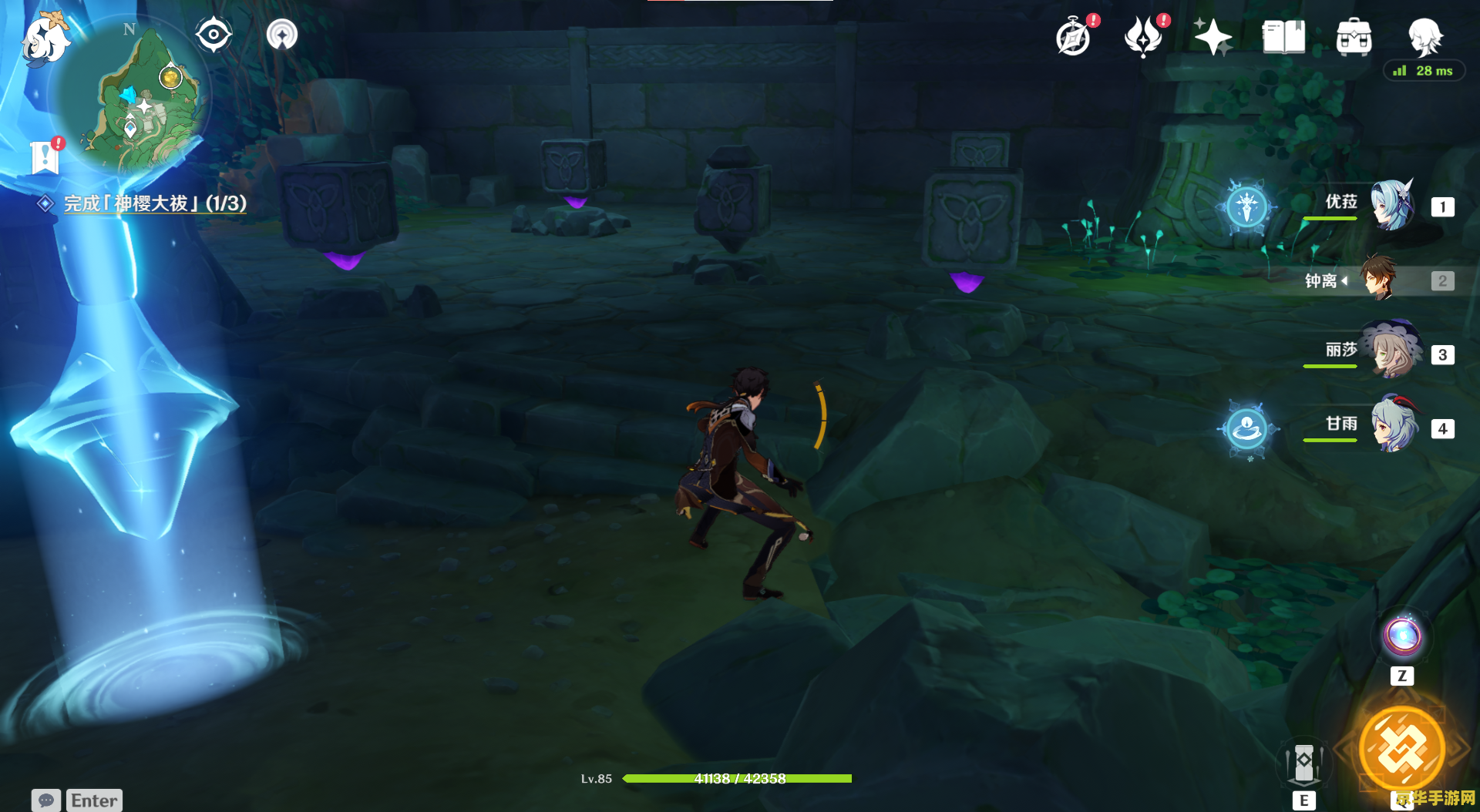Select active character 钟离

point(1379,279)
